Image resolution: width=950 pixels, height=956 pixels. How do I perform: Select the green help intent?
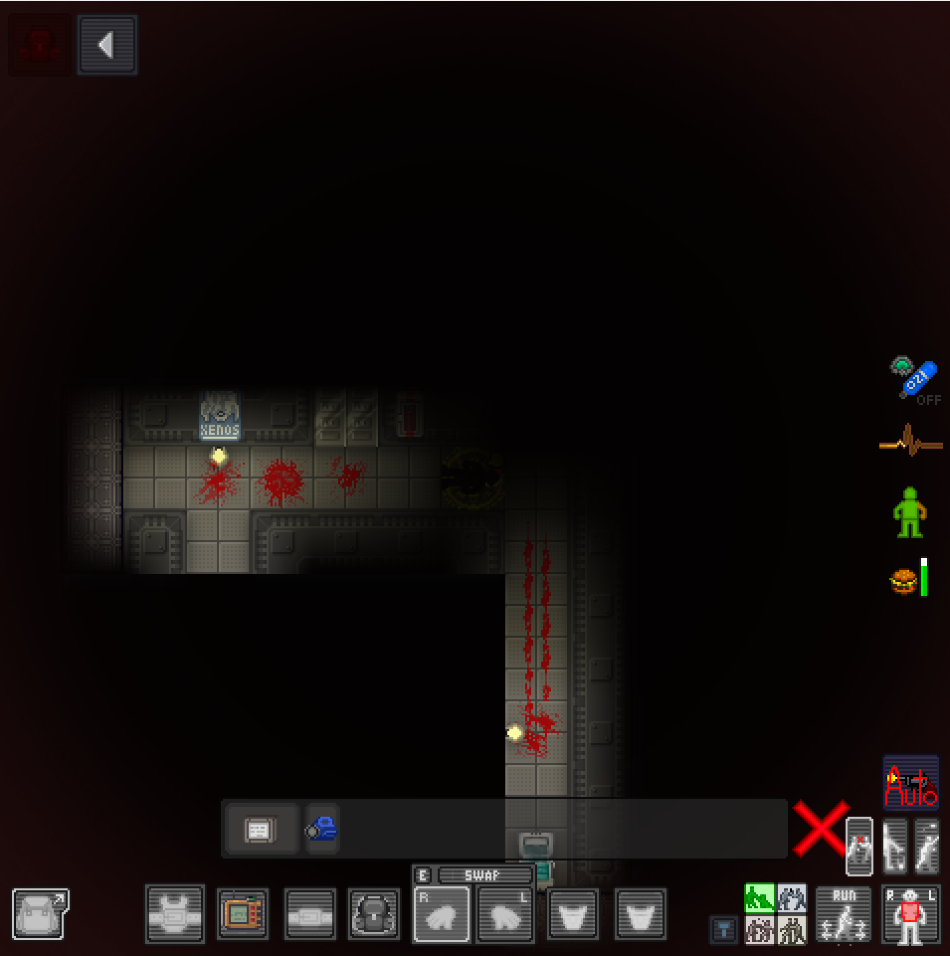tap(759, 898)
